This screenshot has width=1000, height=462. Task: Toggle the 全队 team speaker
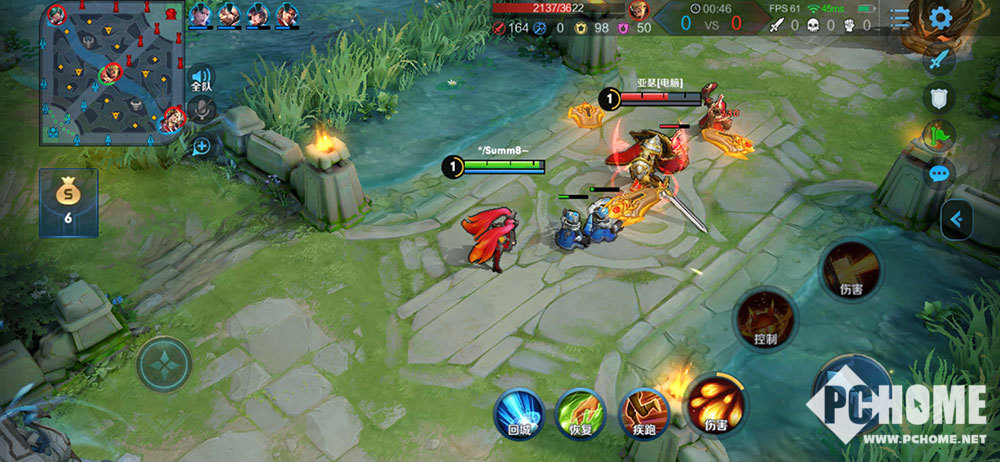click(x=202, y=79)
